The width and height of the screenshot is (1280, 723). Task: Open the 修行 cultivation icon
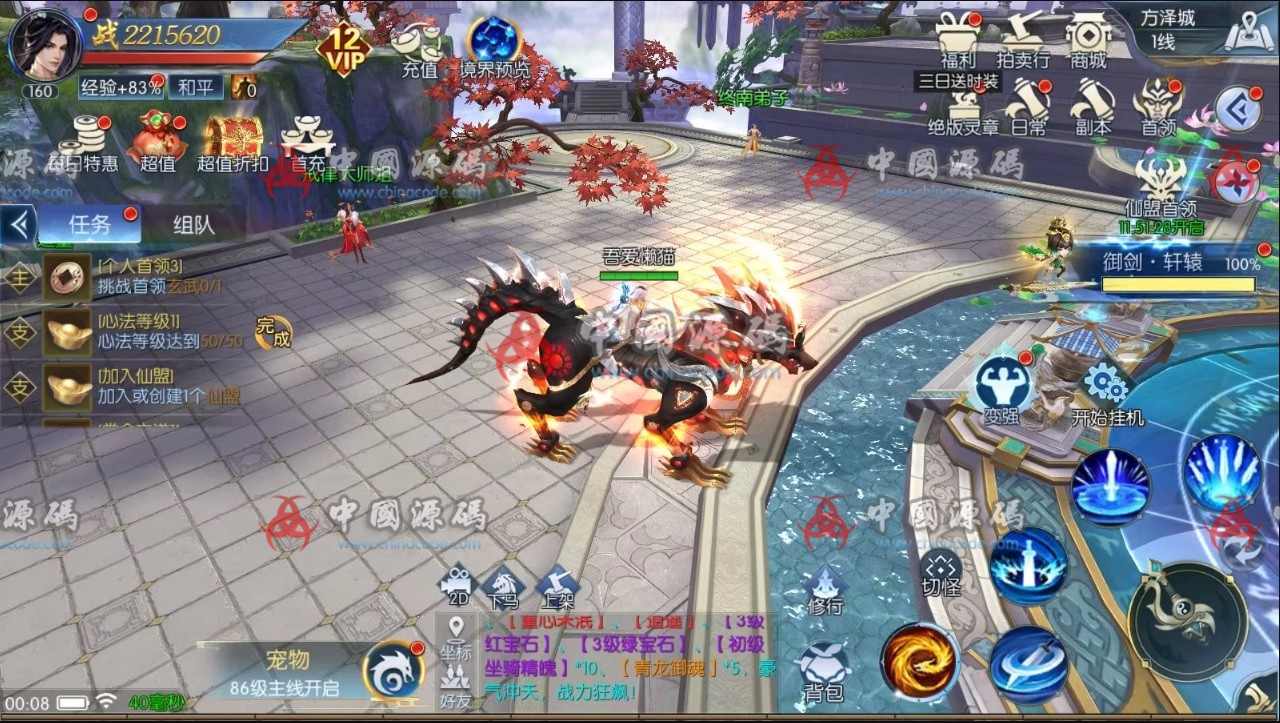click(826, 589)
